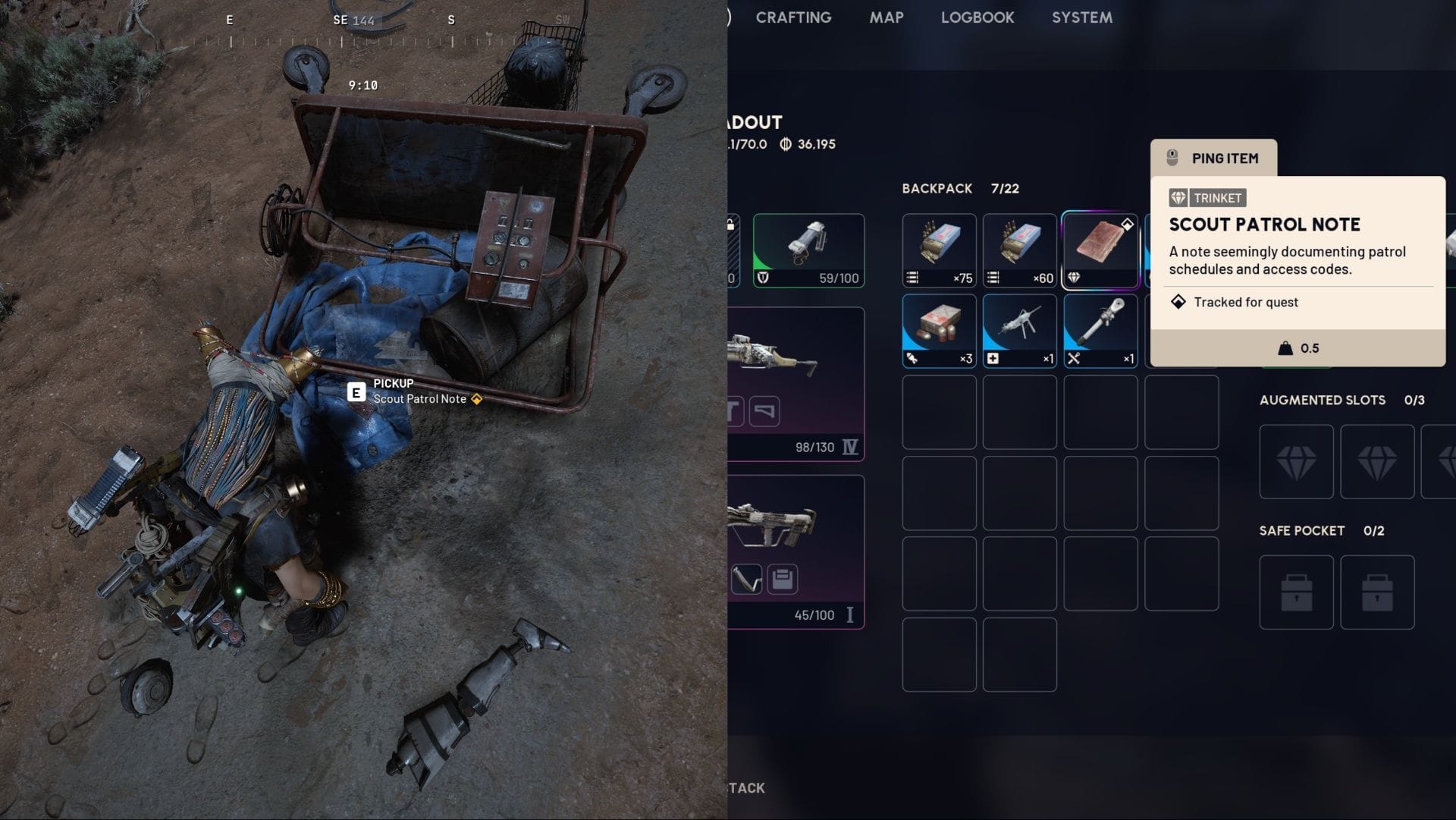Screen dimensions: 1456x820
Task: Open the Crafting tab
Action: coord(793,17)
